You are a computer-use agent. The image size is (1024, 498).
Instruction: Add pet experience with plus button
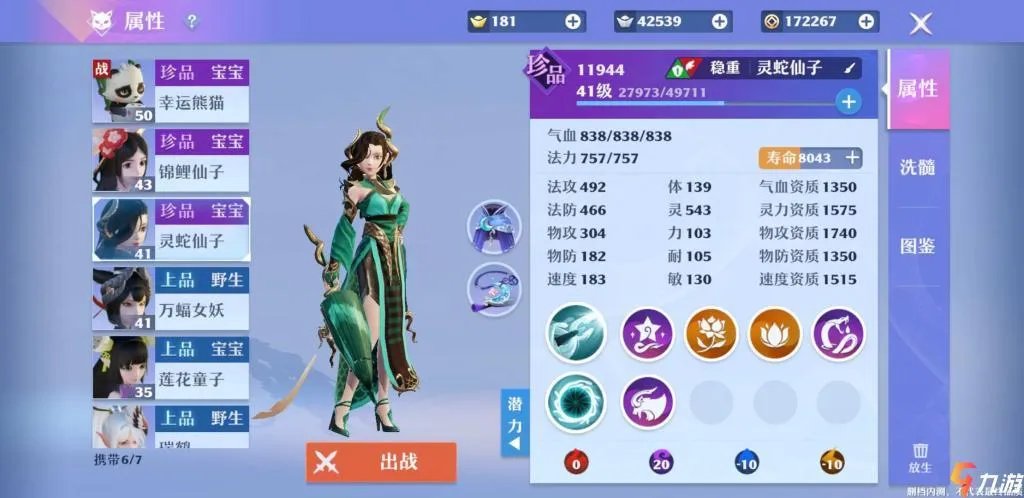pos(848,101)
